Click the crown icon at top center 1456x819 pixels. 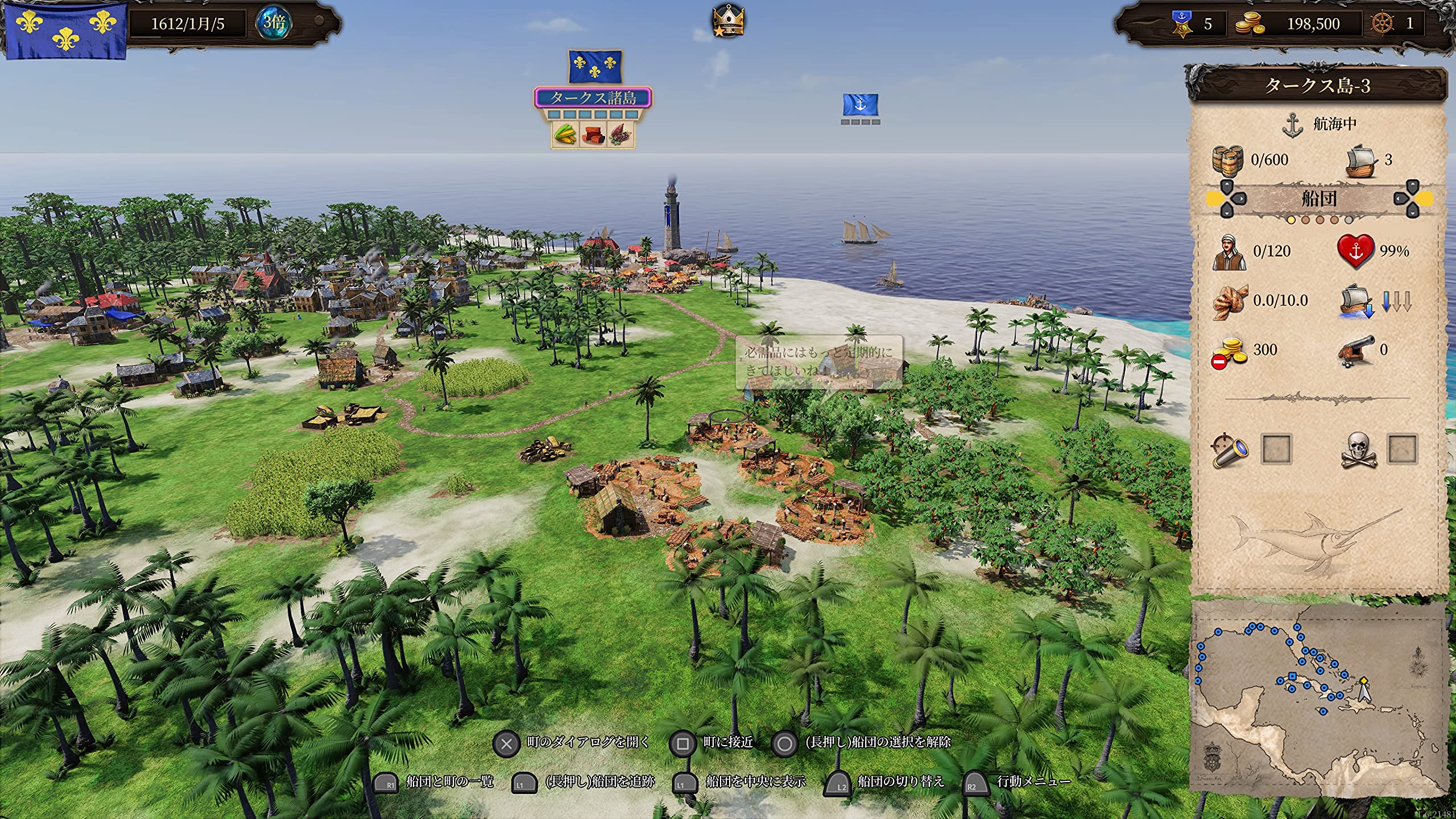pos(729,21)
